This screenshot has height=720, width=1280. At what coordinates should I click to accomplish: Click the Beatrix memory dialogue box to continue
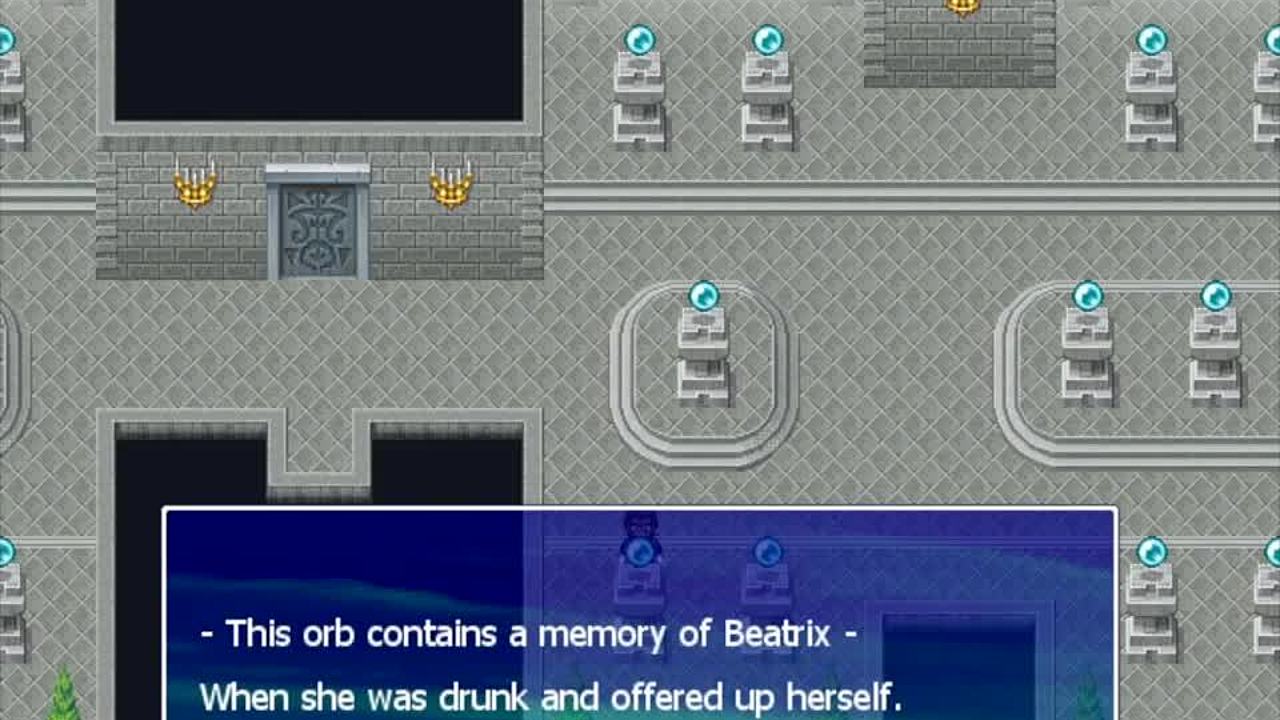pos(639,614)
